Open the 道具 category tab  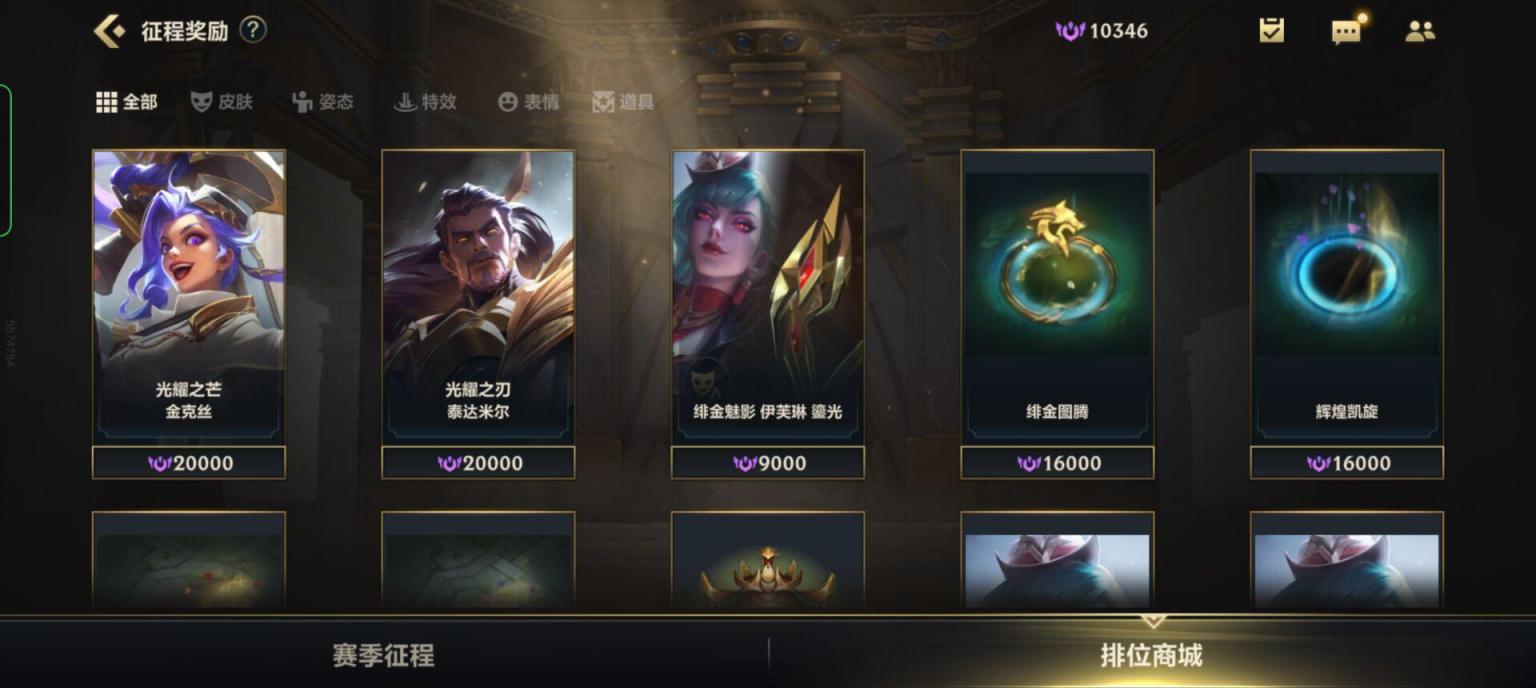pyautogui.click(x=623, y=102)
